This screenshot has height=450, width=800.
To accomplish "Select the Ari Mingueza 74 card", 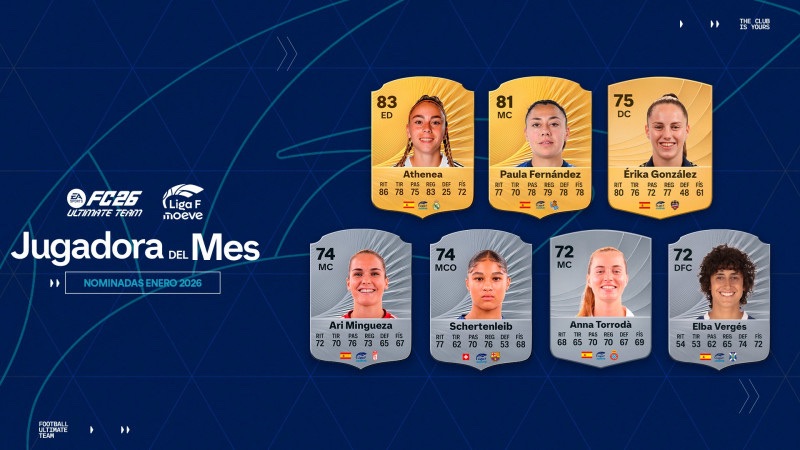I will pos(359,298).
